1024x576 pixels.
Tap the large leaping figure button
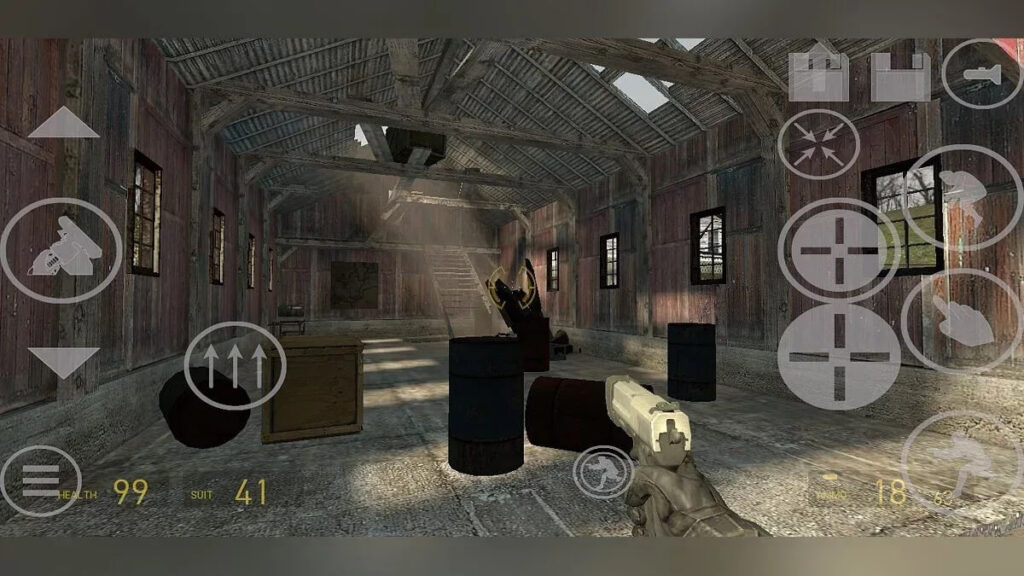pos(960,463)
